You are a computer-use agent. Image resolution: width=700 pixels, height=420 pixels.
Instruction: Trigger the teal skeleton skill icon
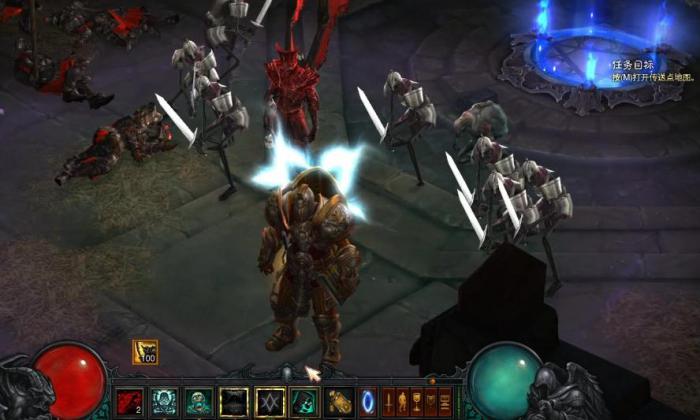coord(199,401)
